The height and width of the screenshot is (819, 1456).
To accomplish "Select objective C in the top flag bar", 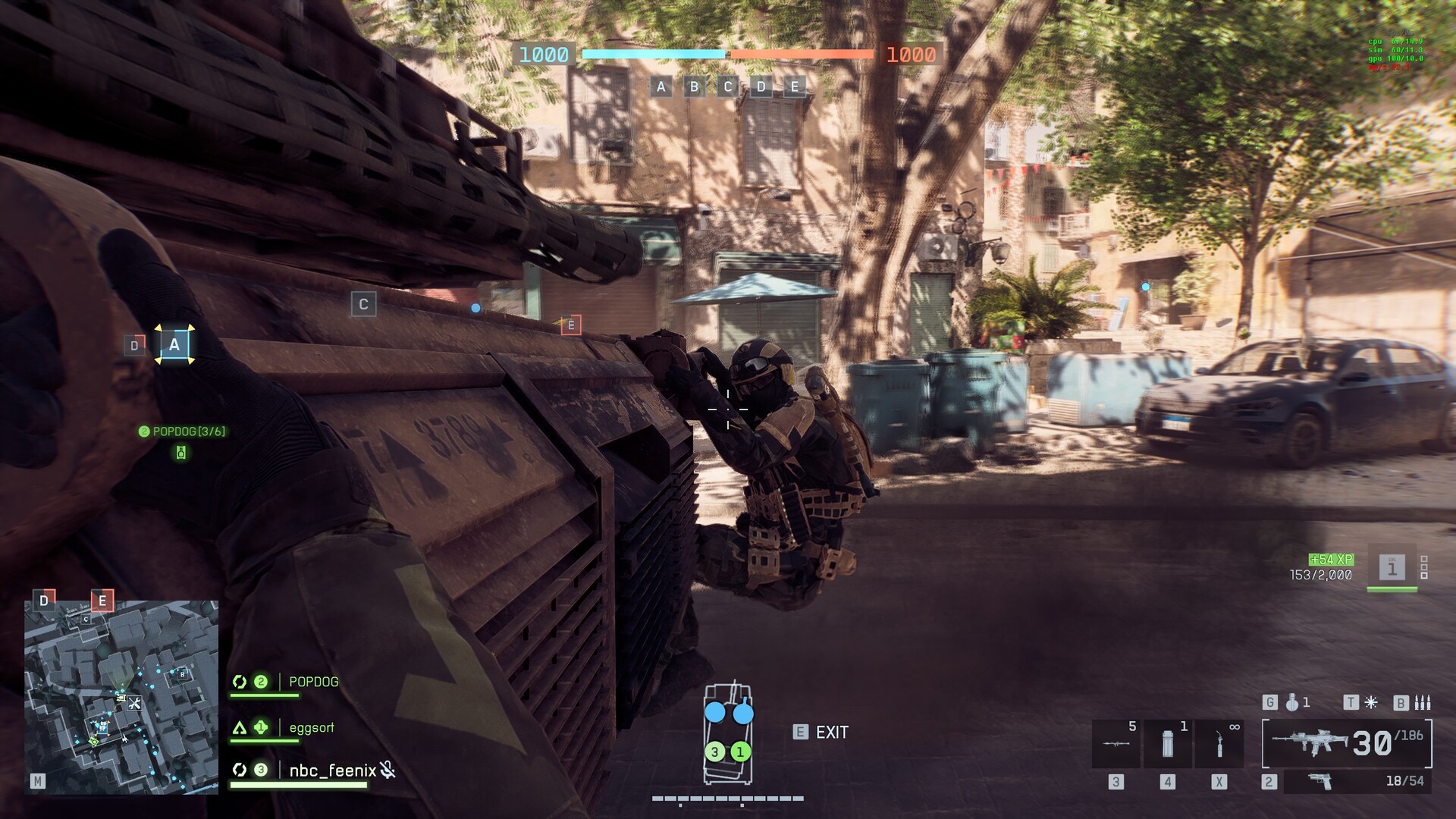I will tap(728, 86).
